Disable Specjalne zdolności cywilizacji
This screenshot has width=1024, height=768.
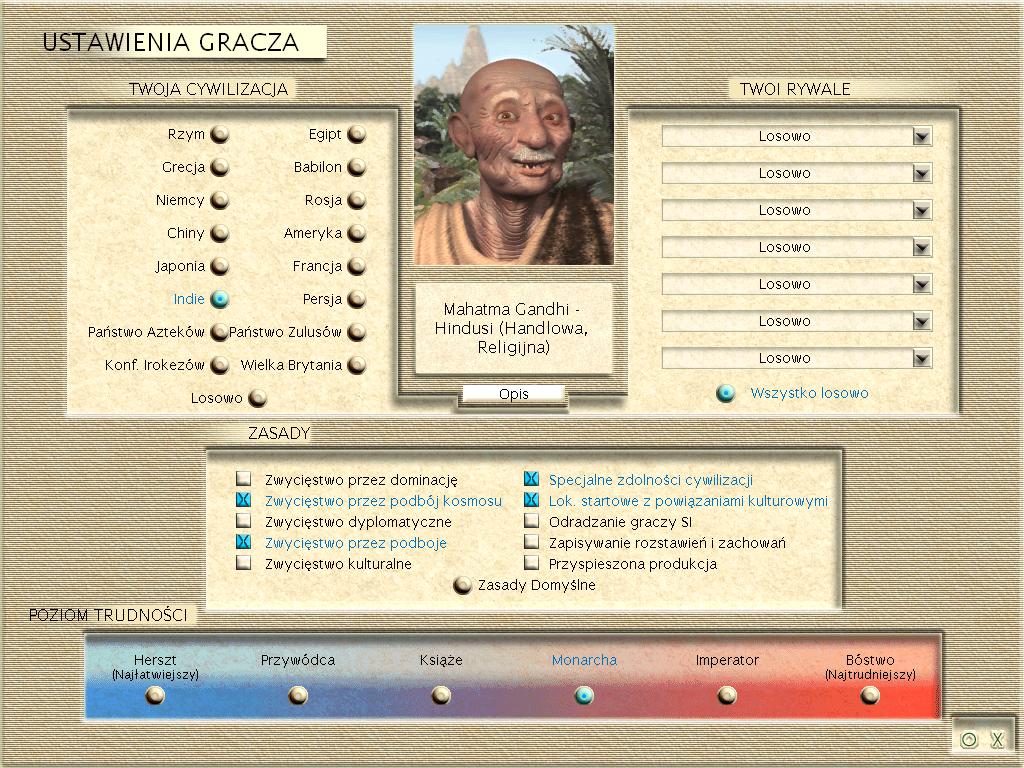point(531,479)
